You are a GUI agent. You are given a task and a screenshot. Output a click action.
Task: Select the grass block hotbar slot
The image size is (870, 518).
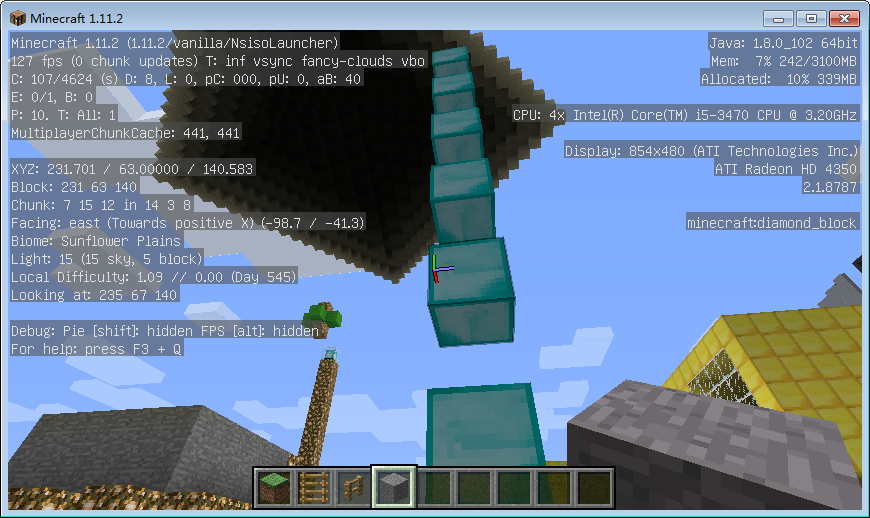[273, 487]
